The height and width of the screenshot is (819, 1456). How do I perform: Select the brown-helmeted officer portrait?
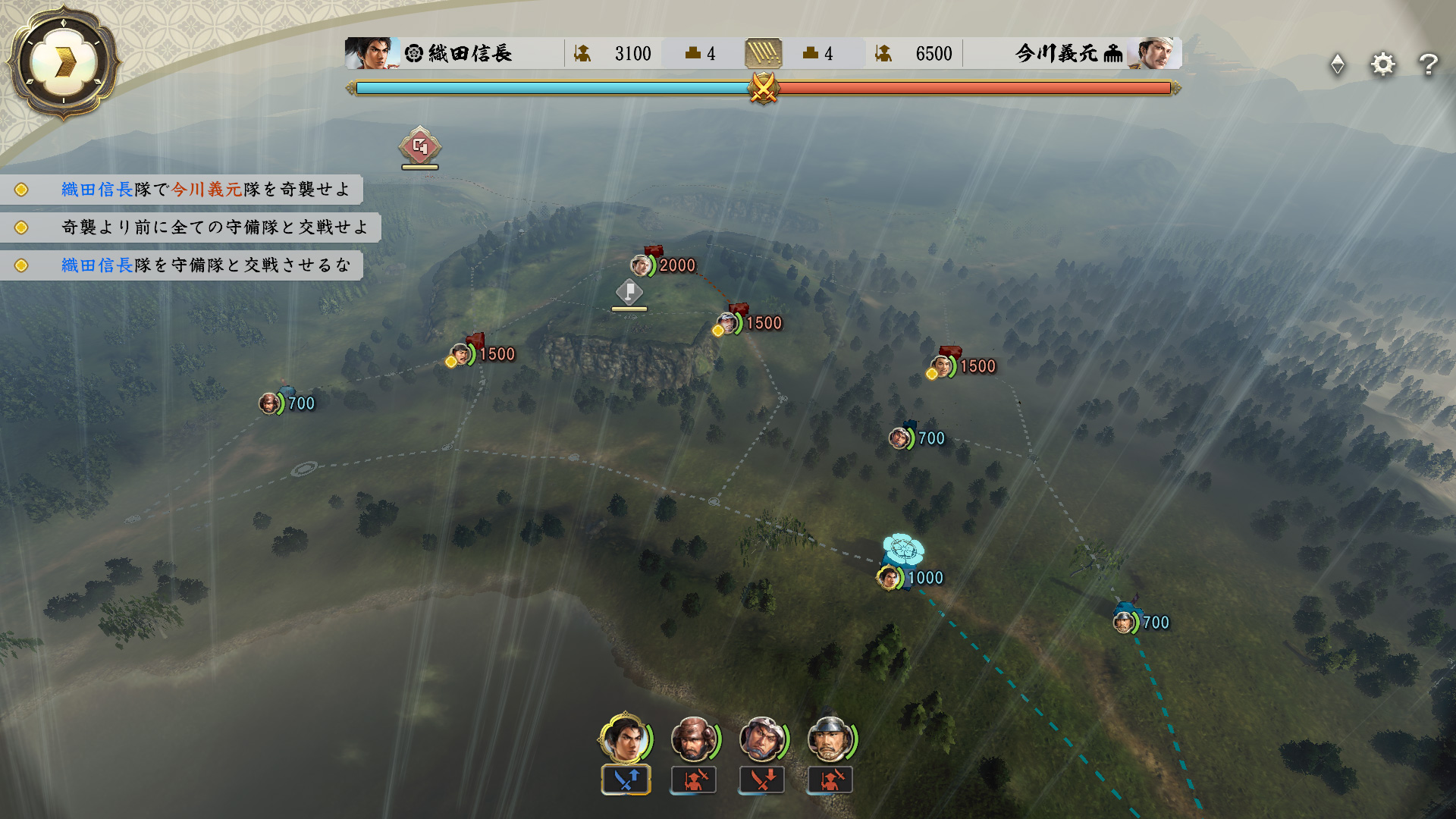click(x=693, y=739)
